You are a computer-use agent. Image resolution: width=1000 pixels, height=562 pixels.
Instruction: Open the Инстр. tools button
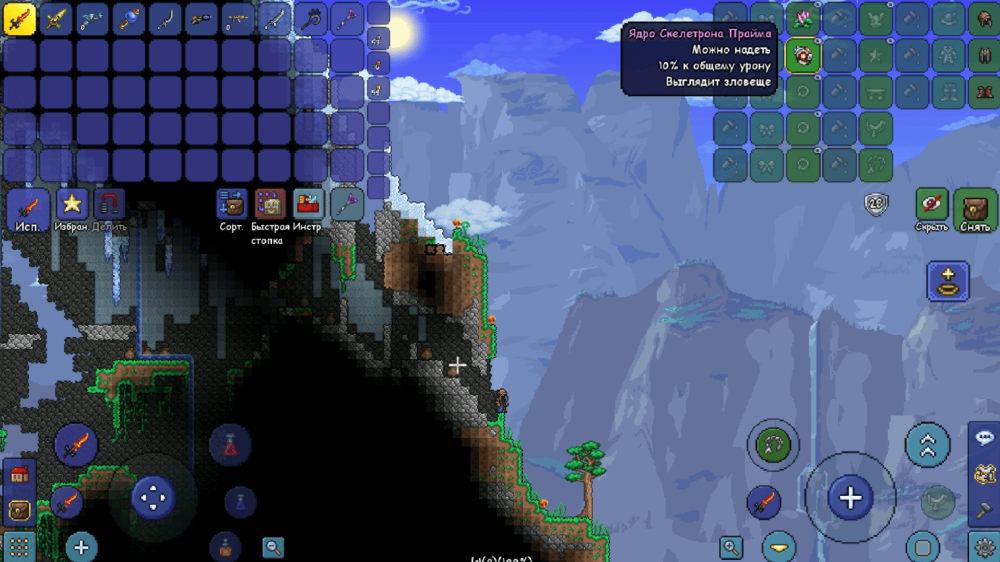(x=308, y=204)
